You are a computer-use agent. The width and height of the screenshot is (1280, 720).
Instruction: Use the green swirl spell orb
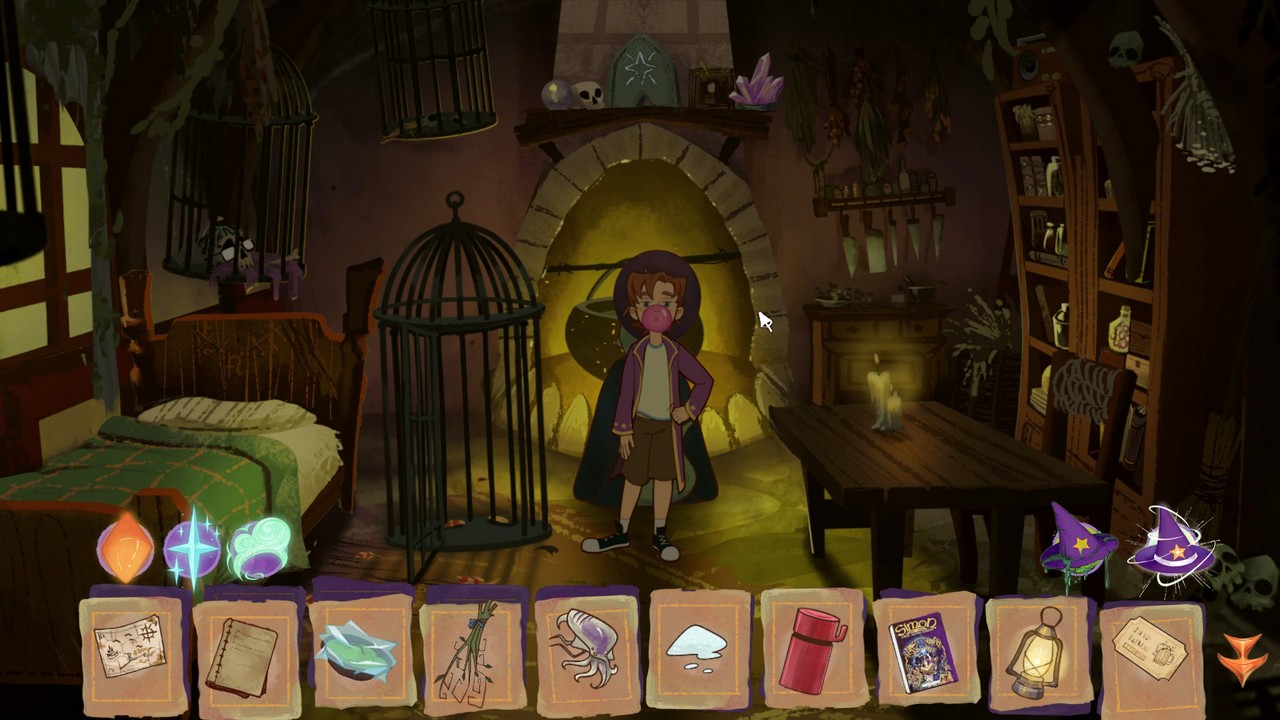pyautogui.click(x=258, y=548)
